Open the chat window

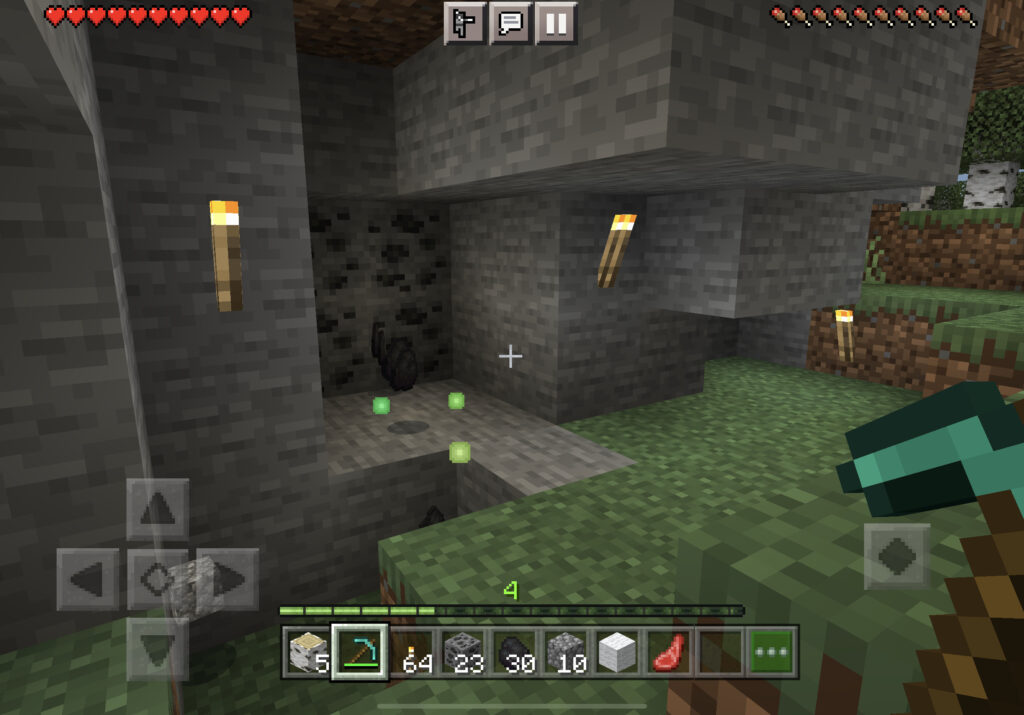(x=511, y=23)
